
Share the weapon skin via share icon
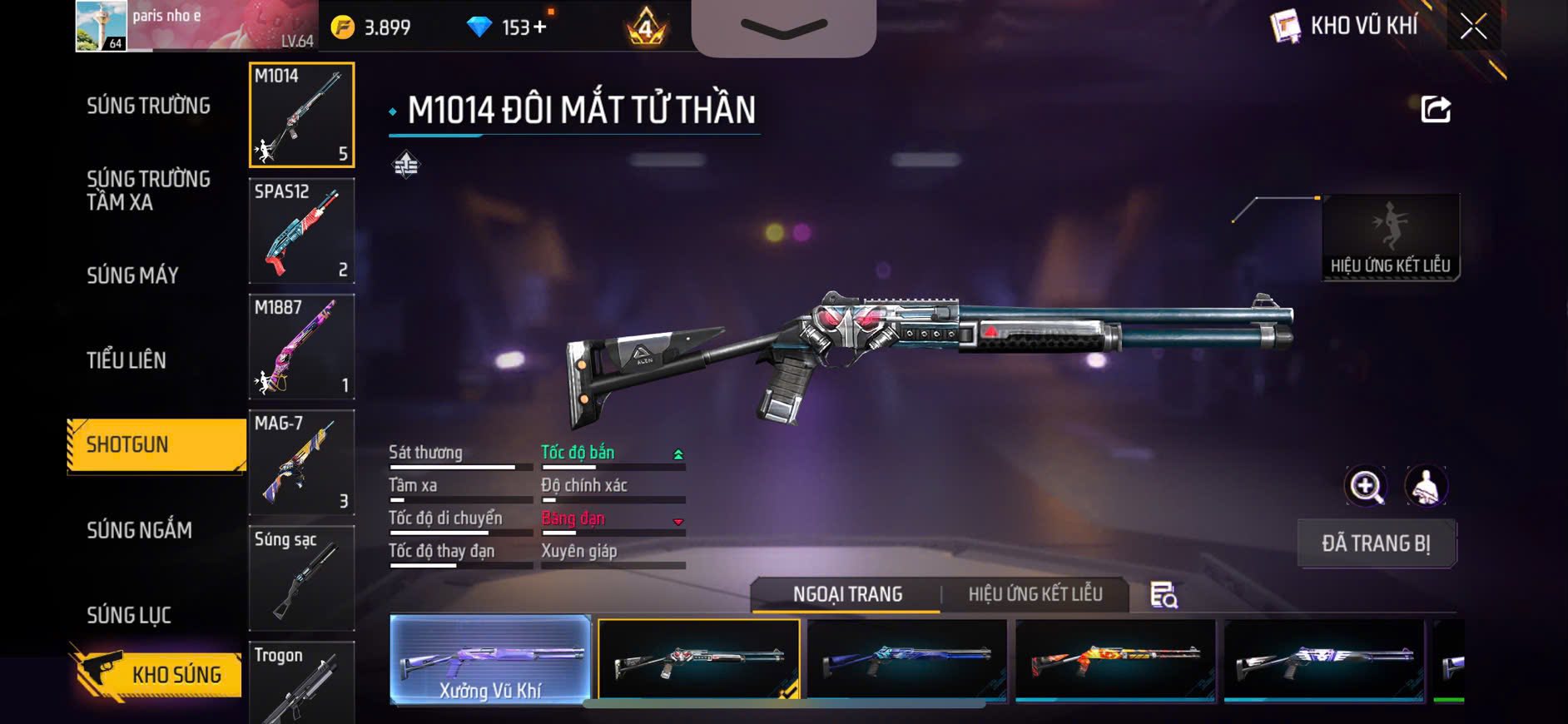coord(1436,109)
